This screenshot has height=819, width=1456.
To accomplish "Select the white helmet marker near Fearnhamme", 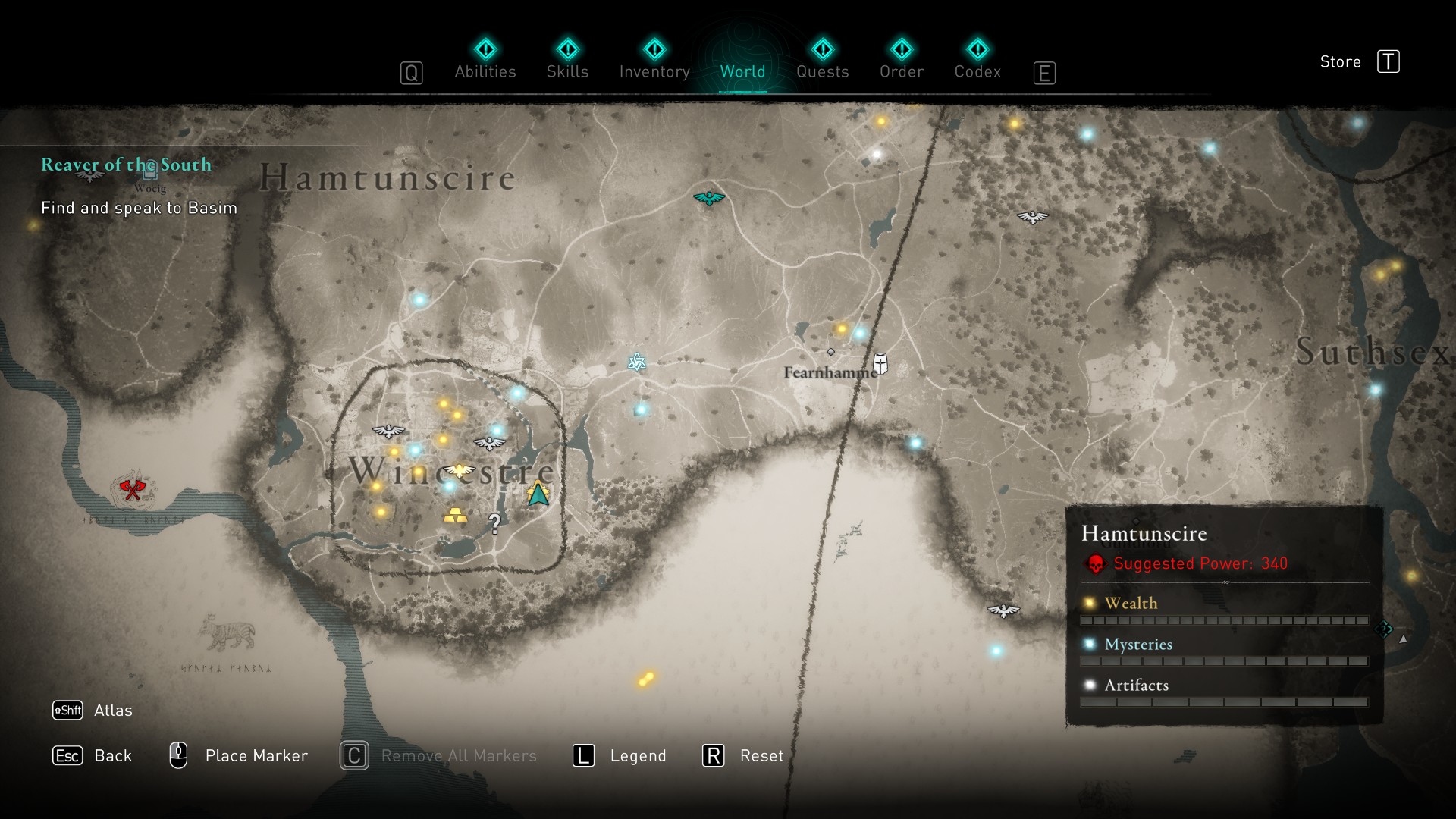I will (880, 363).
